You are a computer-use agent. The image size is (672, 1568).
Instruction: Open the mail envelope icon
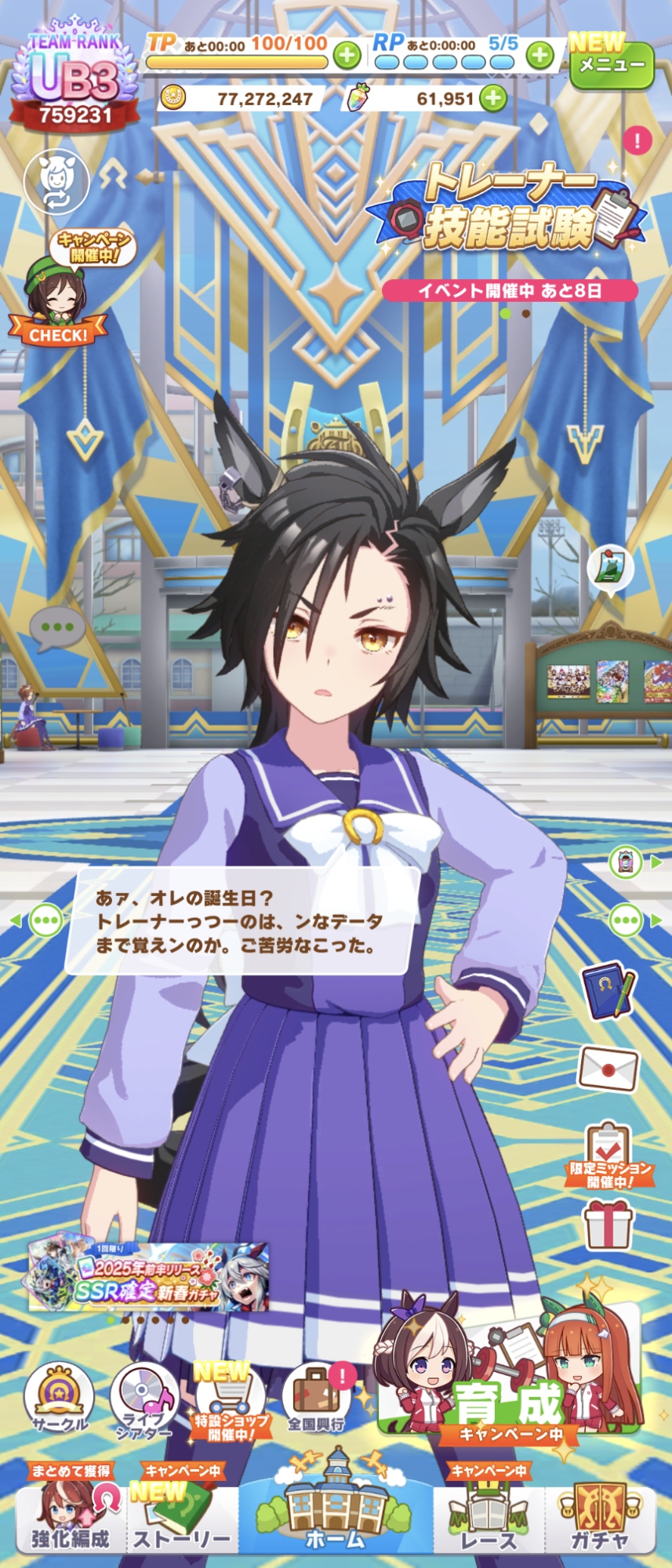pos(608,1069)
